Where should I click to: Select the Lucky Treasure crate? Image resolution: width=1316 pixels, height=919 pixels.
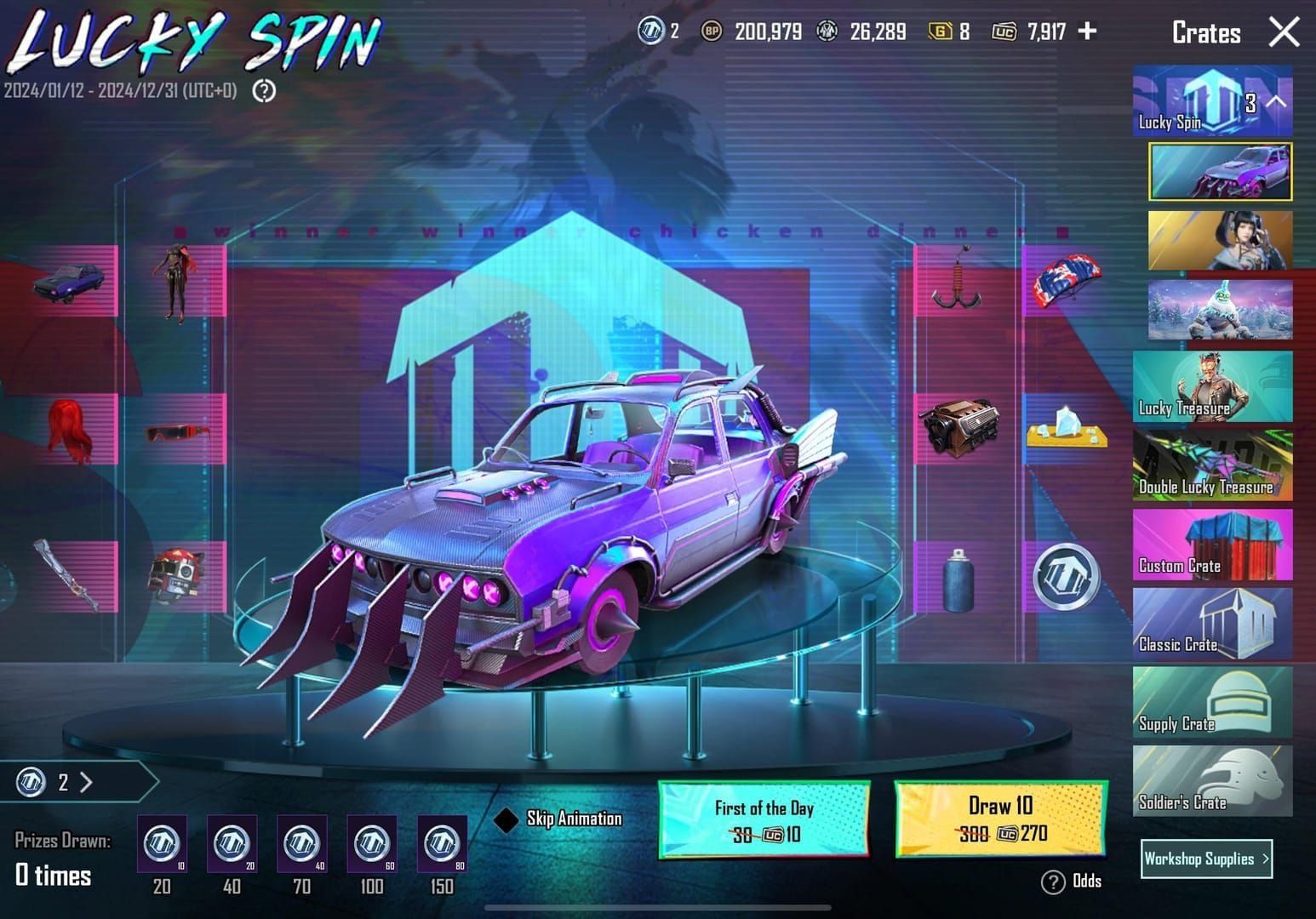1212,387
